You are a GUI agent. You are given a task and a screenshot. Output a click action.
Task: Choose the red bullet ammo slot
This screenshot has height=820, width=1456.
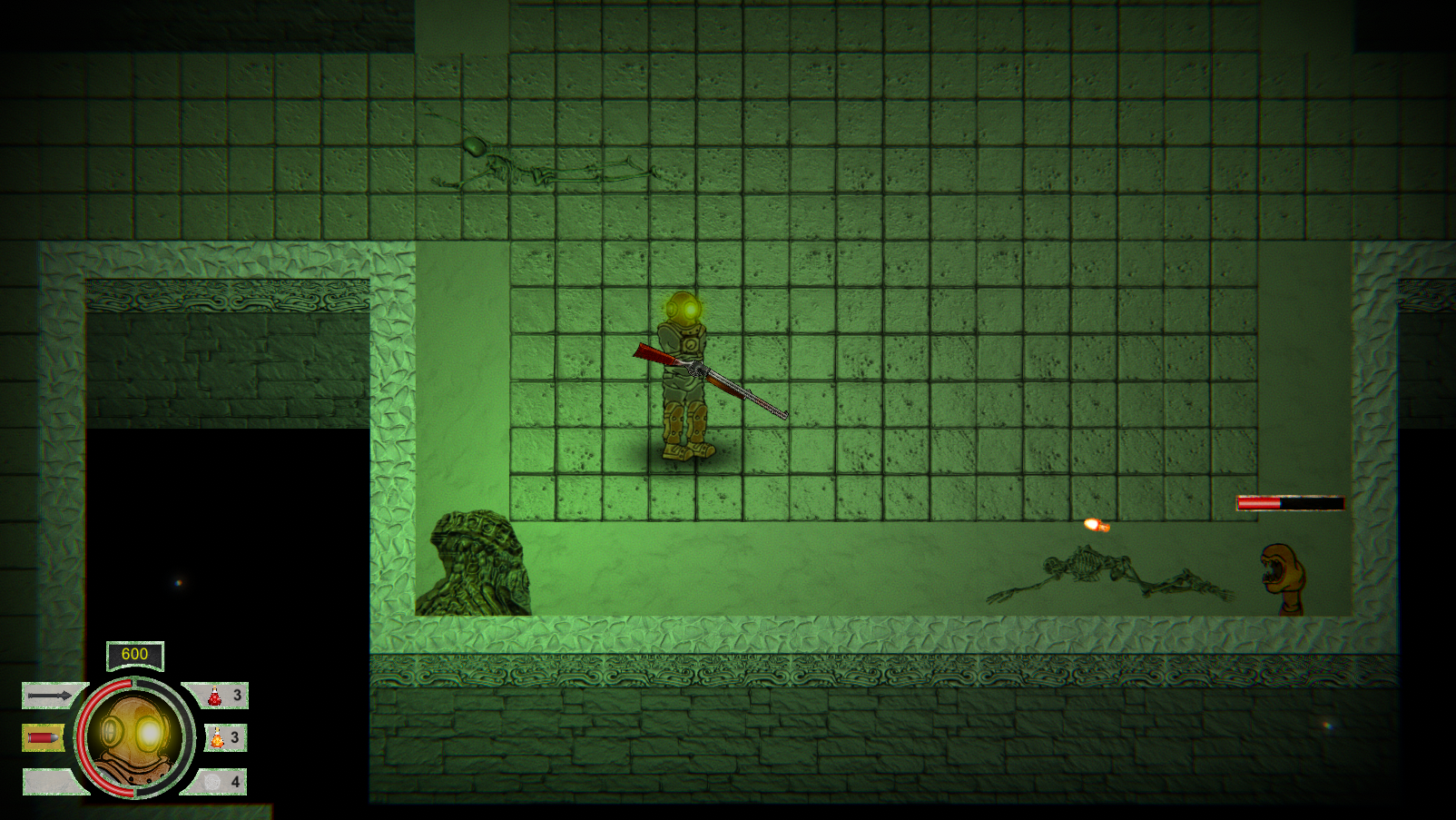pos(43,737)
